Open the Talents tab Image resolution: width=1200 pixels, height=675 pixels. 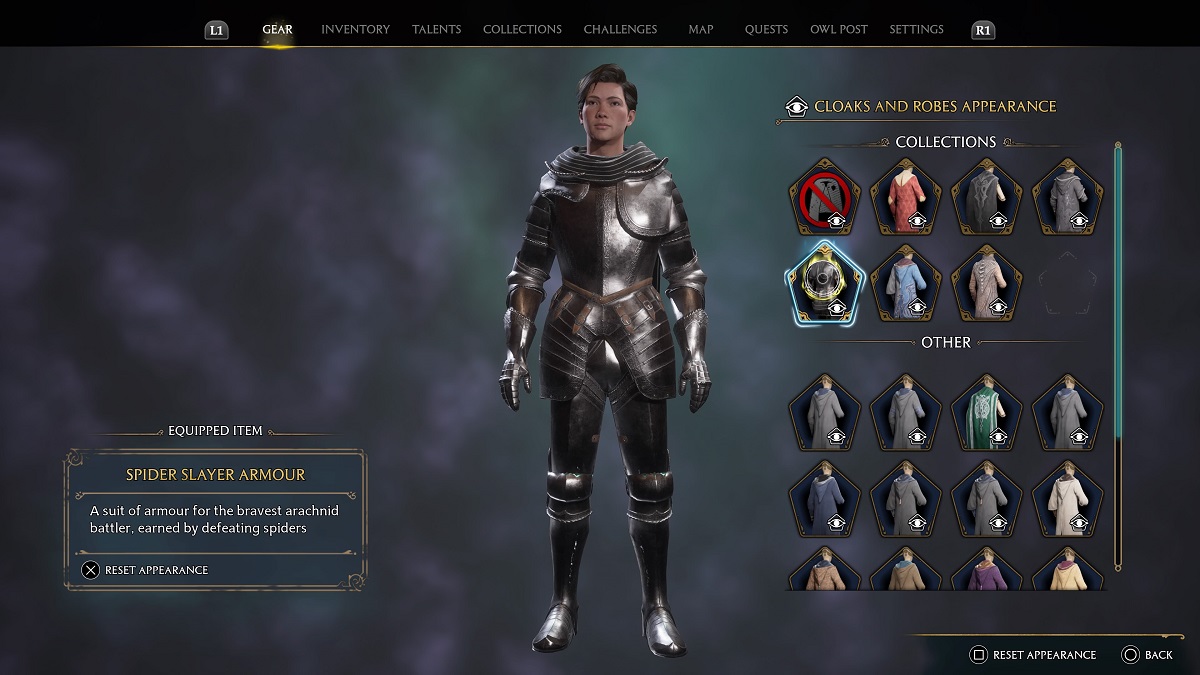click(x=436, y=30)
